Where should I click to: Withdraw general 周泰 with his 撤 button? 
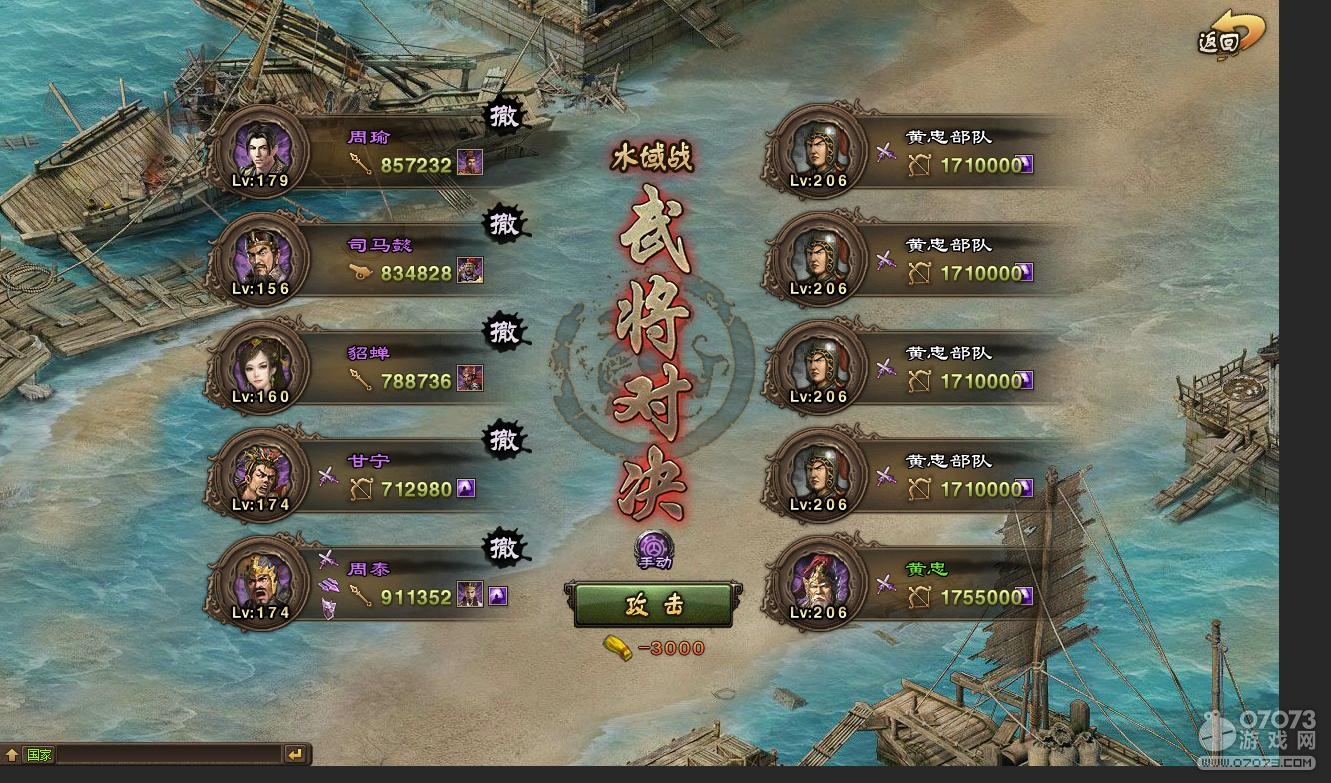tap(505, 548)
